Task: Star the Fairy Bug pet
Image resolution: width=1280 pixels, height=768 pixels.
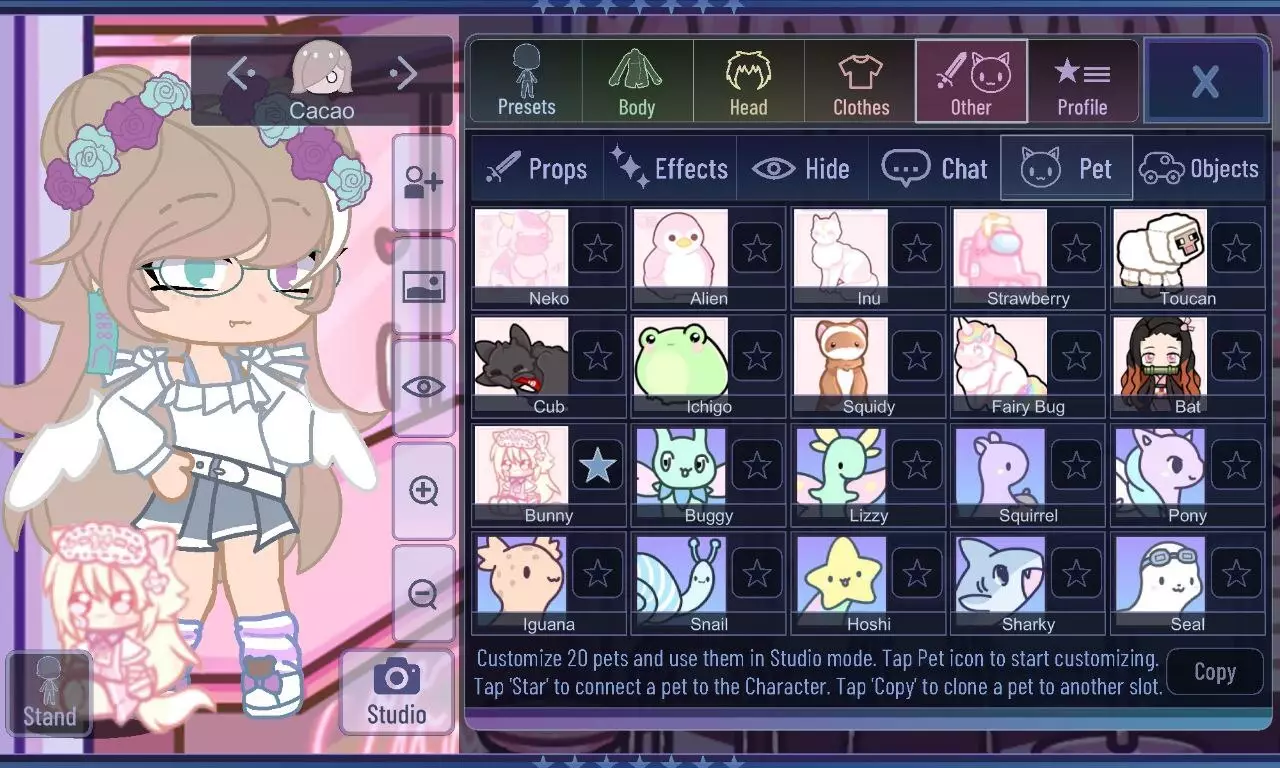Action: 1077,354
